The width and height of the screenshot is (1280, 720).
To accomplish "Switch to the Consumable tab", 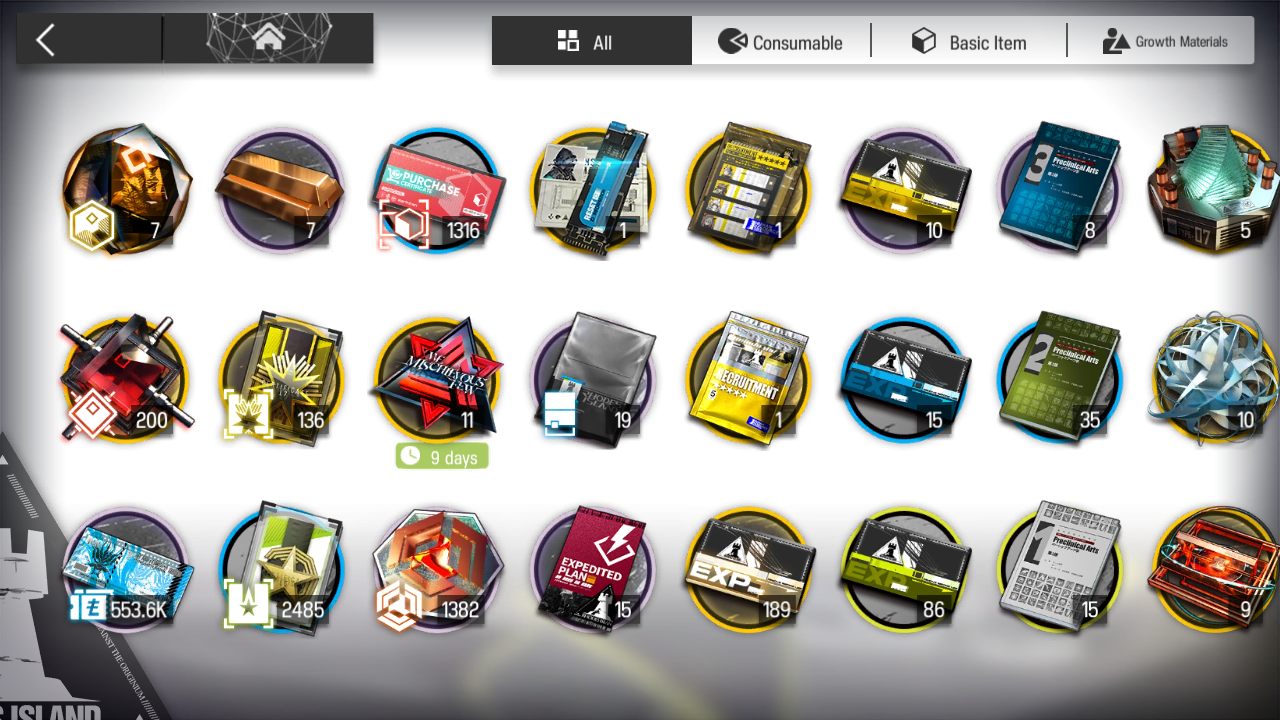I will 781,42.
